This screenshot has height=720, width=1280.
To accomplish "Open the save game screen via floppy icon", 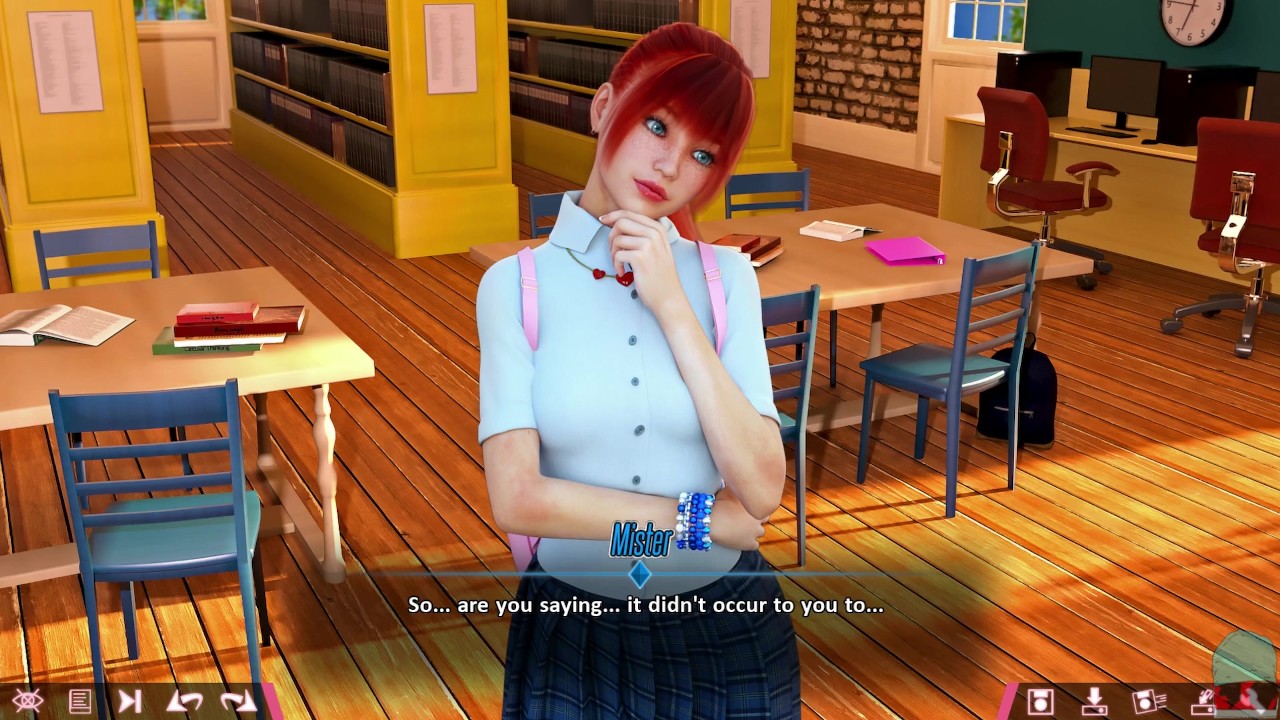I will [1040, 701].
